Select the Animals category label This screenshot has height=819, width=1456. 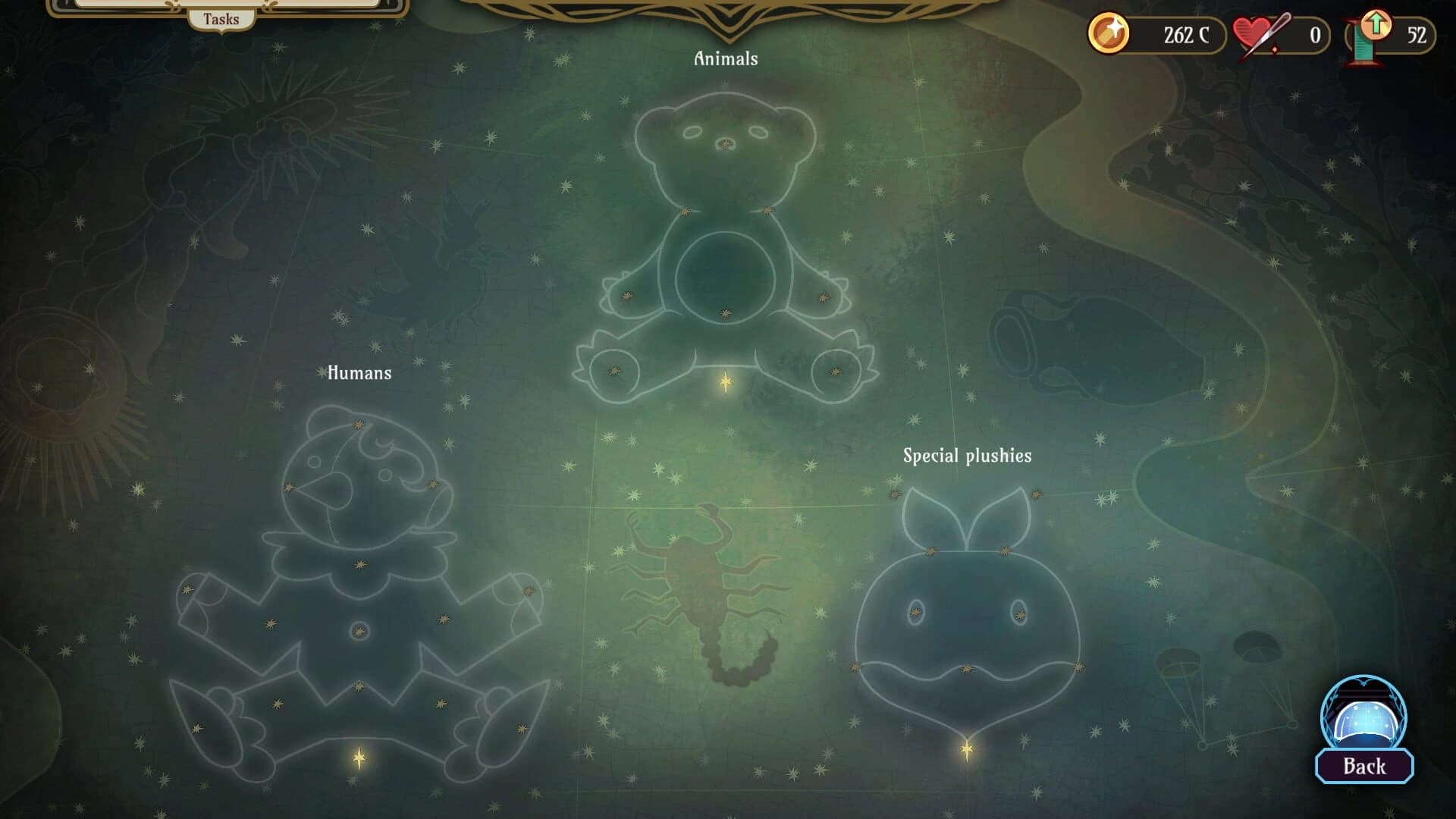click(x=724, y=56)
